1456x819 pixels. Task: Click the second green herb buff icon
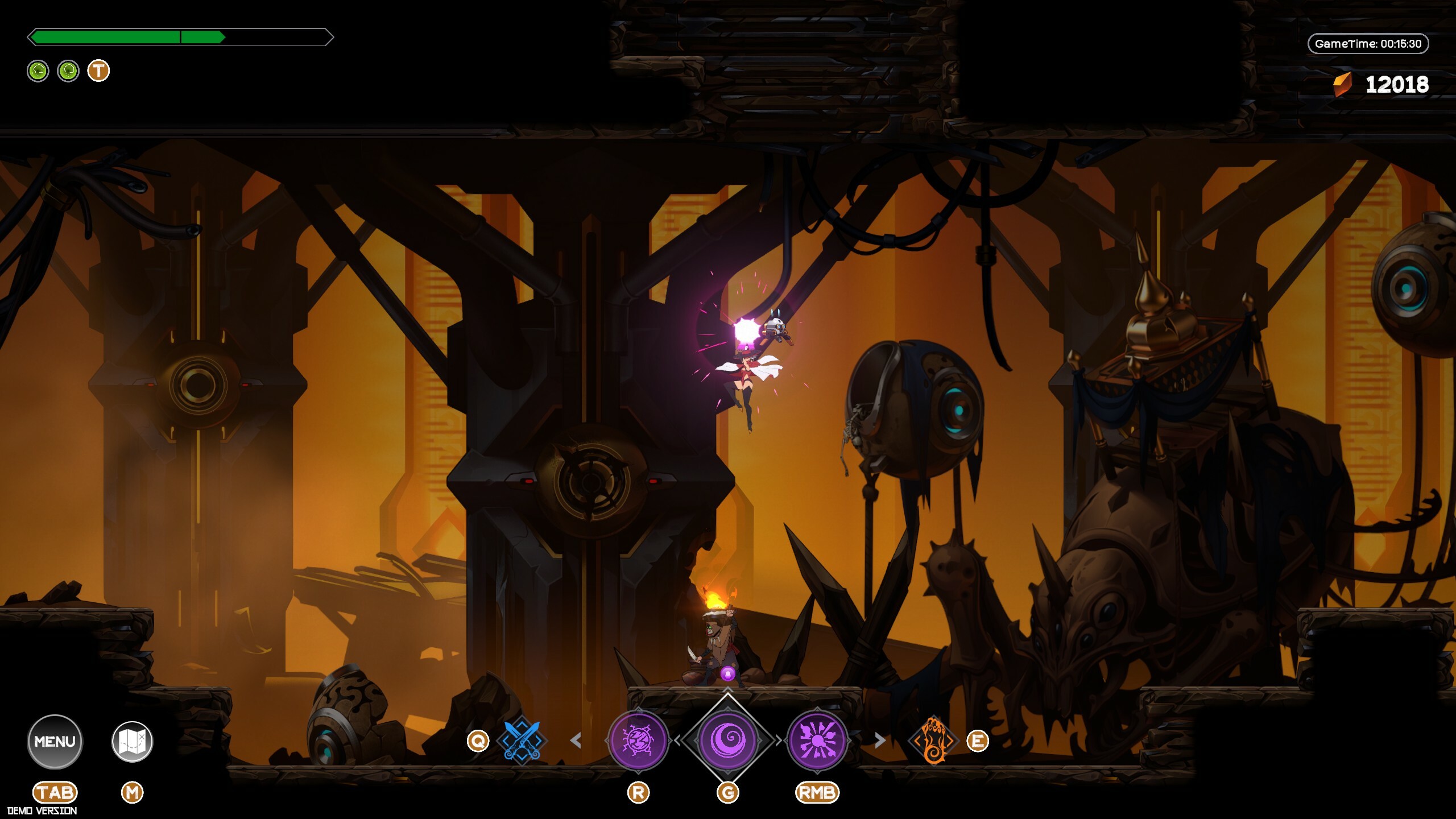pos(68,71)
